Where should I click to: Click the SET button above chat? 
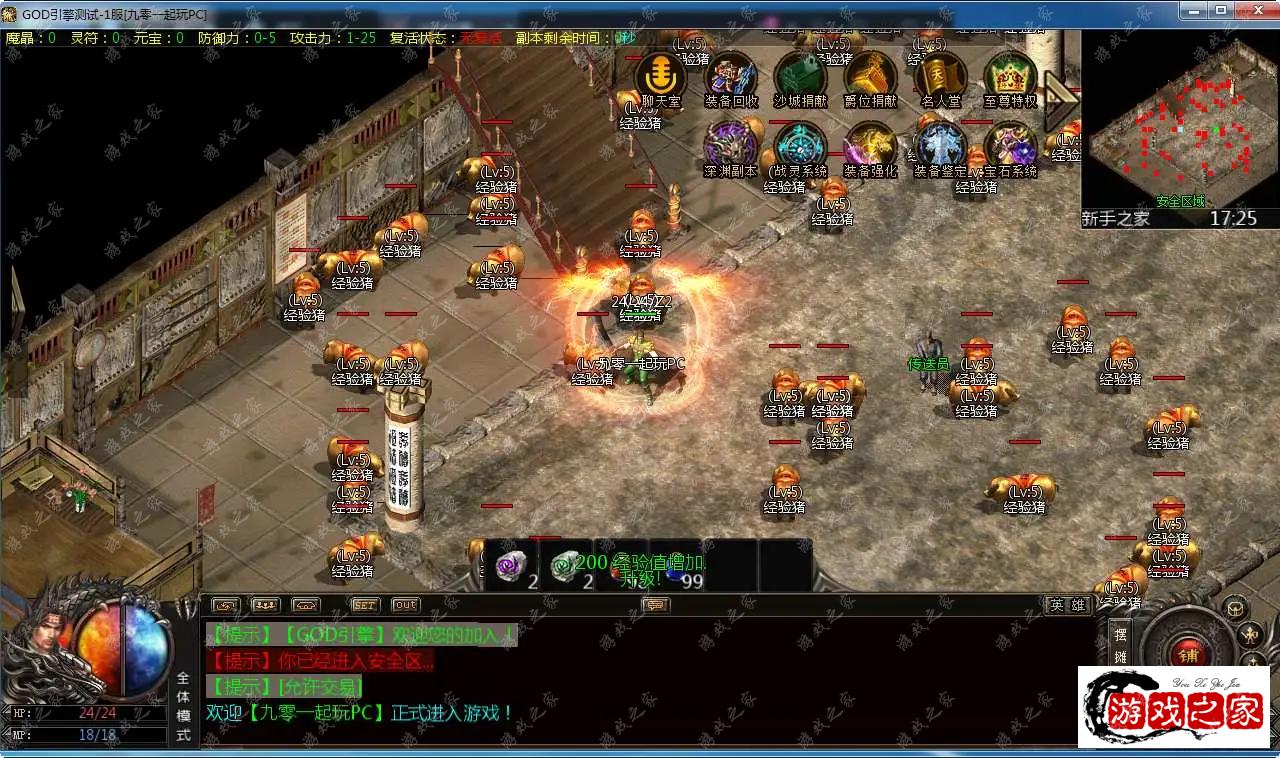(365, 605)
